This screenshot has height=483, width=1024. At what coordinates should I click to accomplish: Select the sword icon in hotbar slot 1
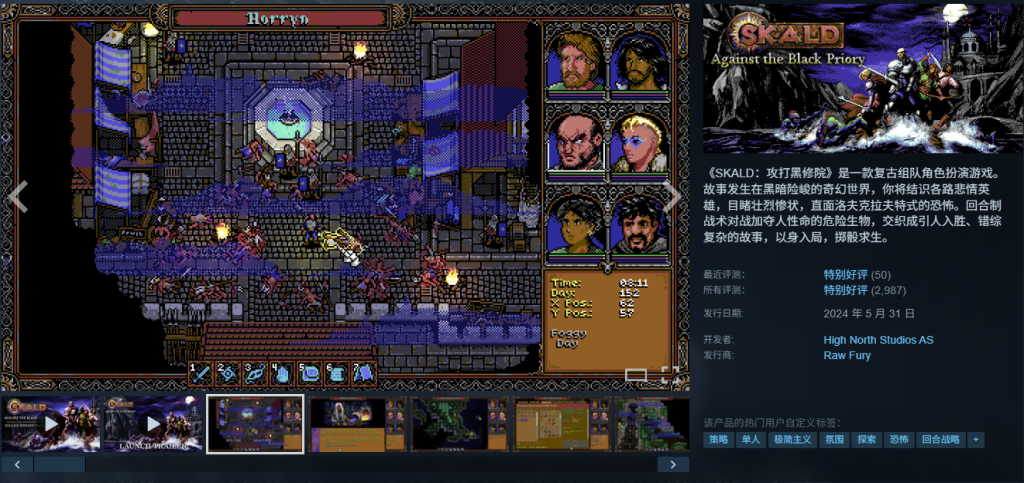point(203,373)
